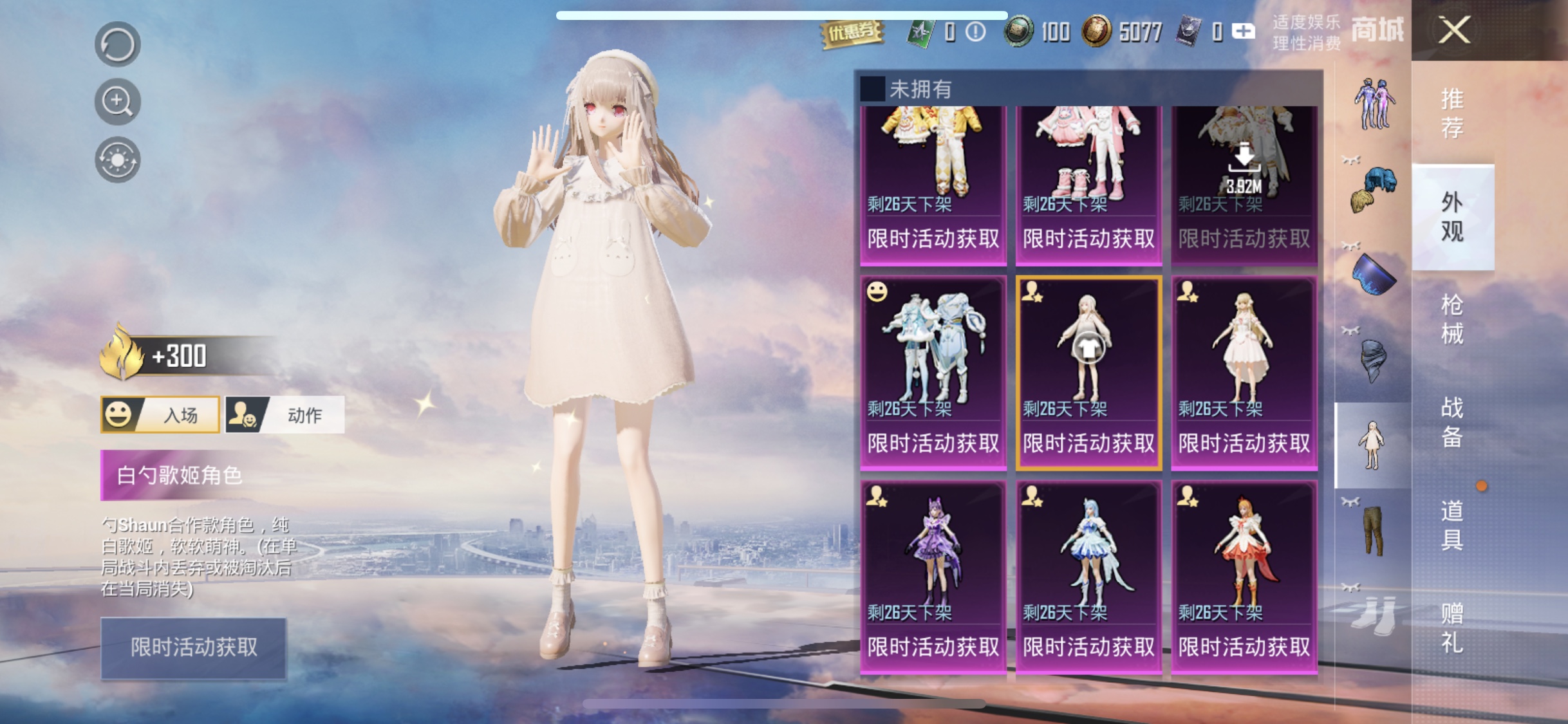This screenshot has height=724, width=1568.
Task: Go to the 道具 tab
Action: (1451, 525)
